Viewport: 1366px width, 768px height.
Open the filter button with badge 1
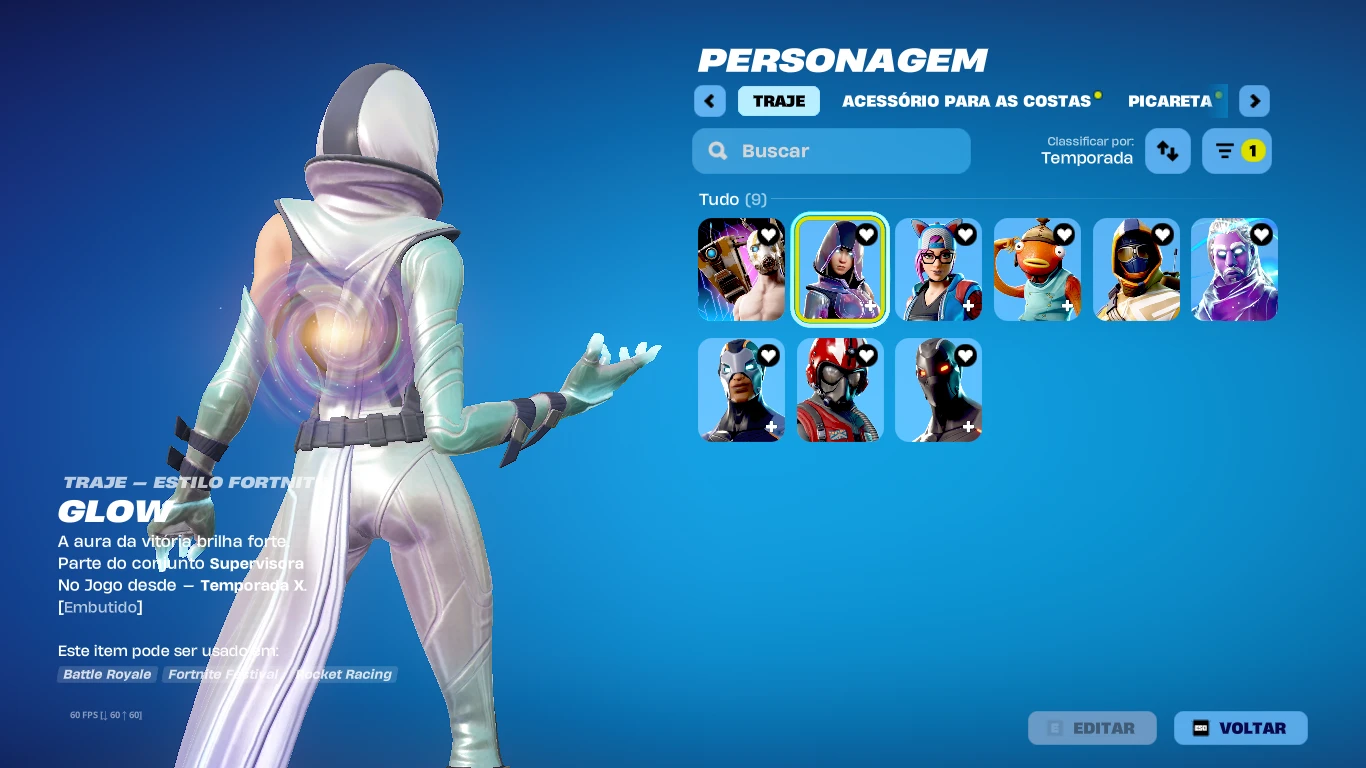click(x=1236, y=151)
